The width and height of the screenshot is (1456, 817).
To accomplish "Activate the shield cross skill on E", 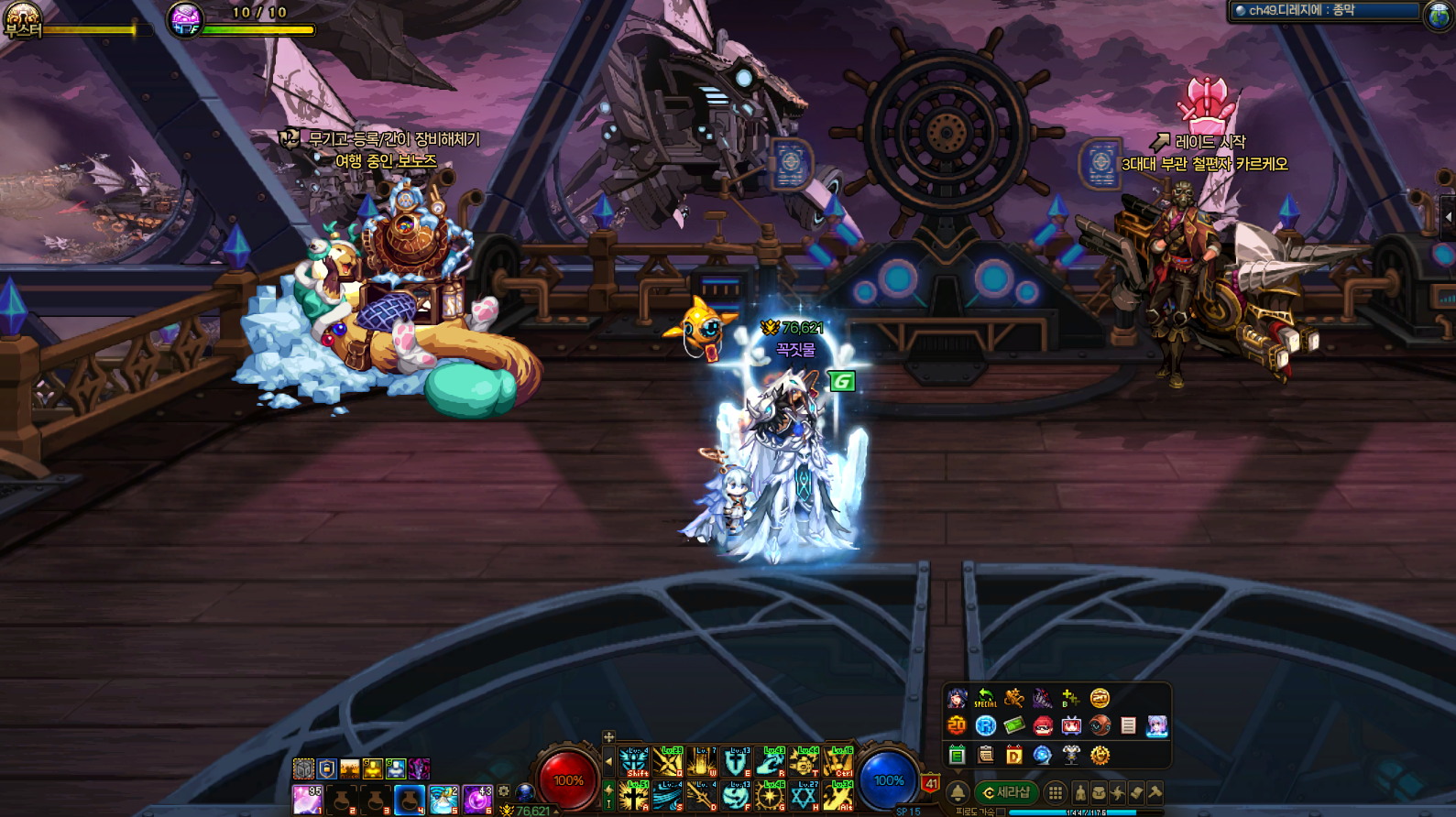I will point(736,762).
